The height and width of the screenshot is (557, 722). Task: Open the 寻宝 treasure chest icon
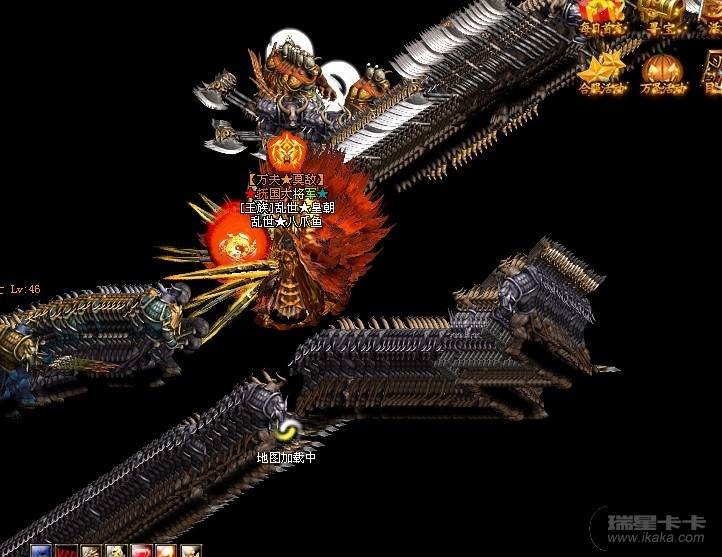tap(662, 14)
